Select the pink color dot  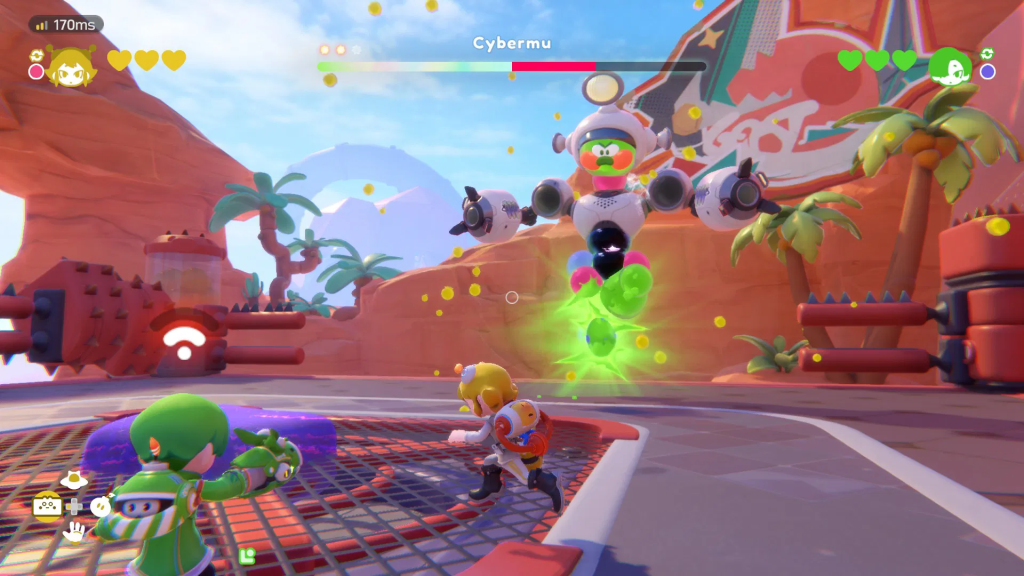(37, 71)
